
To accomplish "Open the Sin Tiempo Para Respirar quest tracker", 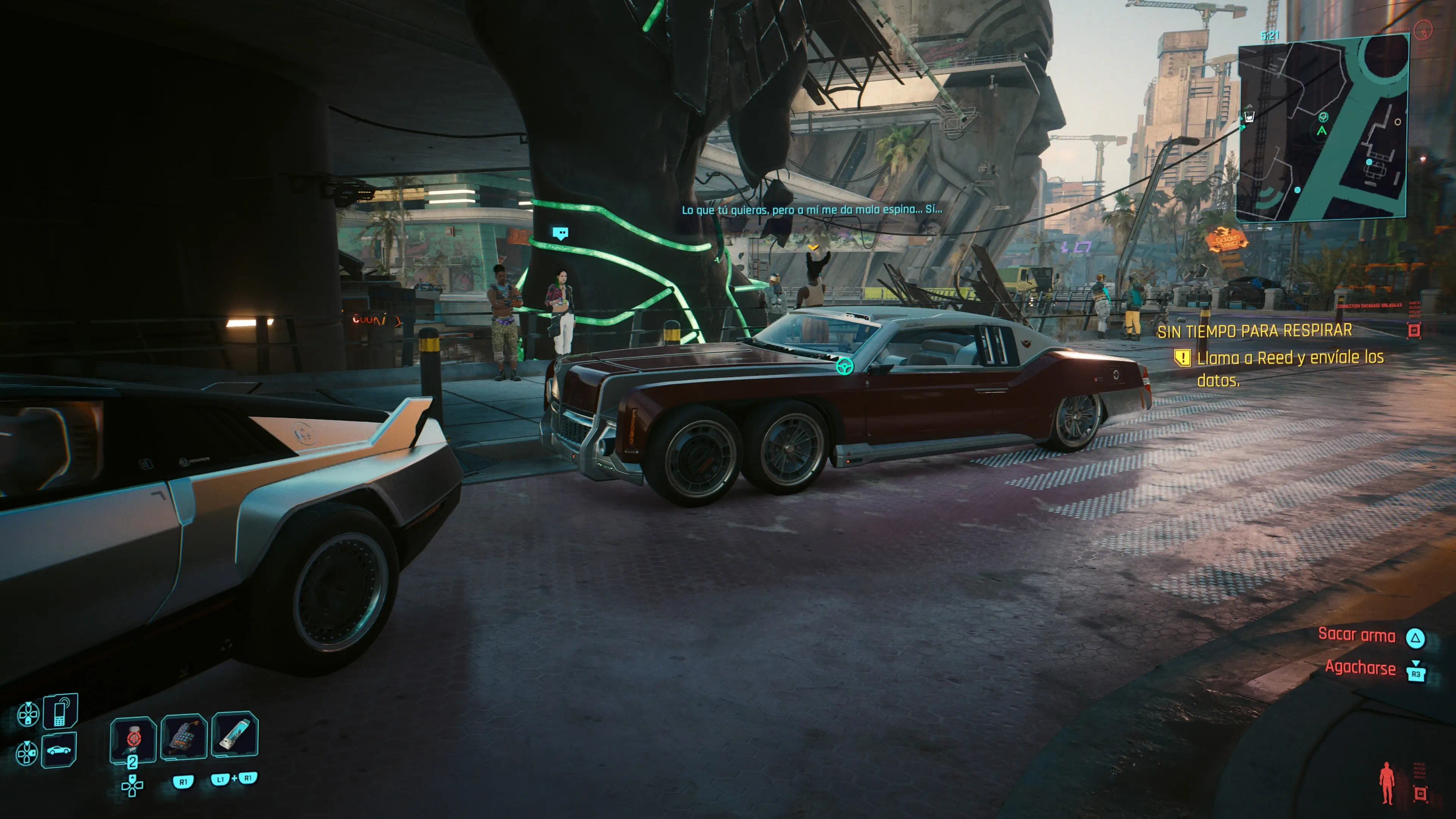I will (1254, 331).
